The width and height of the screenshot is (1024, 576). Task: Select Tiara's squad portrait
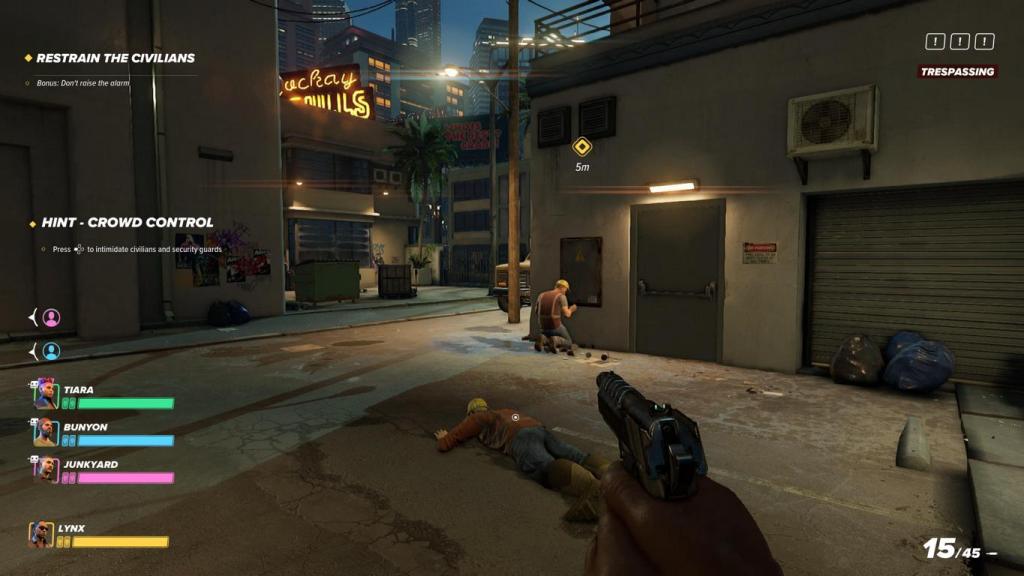(45, 394)
